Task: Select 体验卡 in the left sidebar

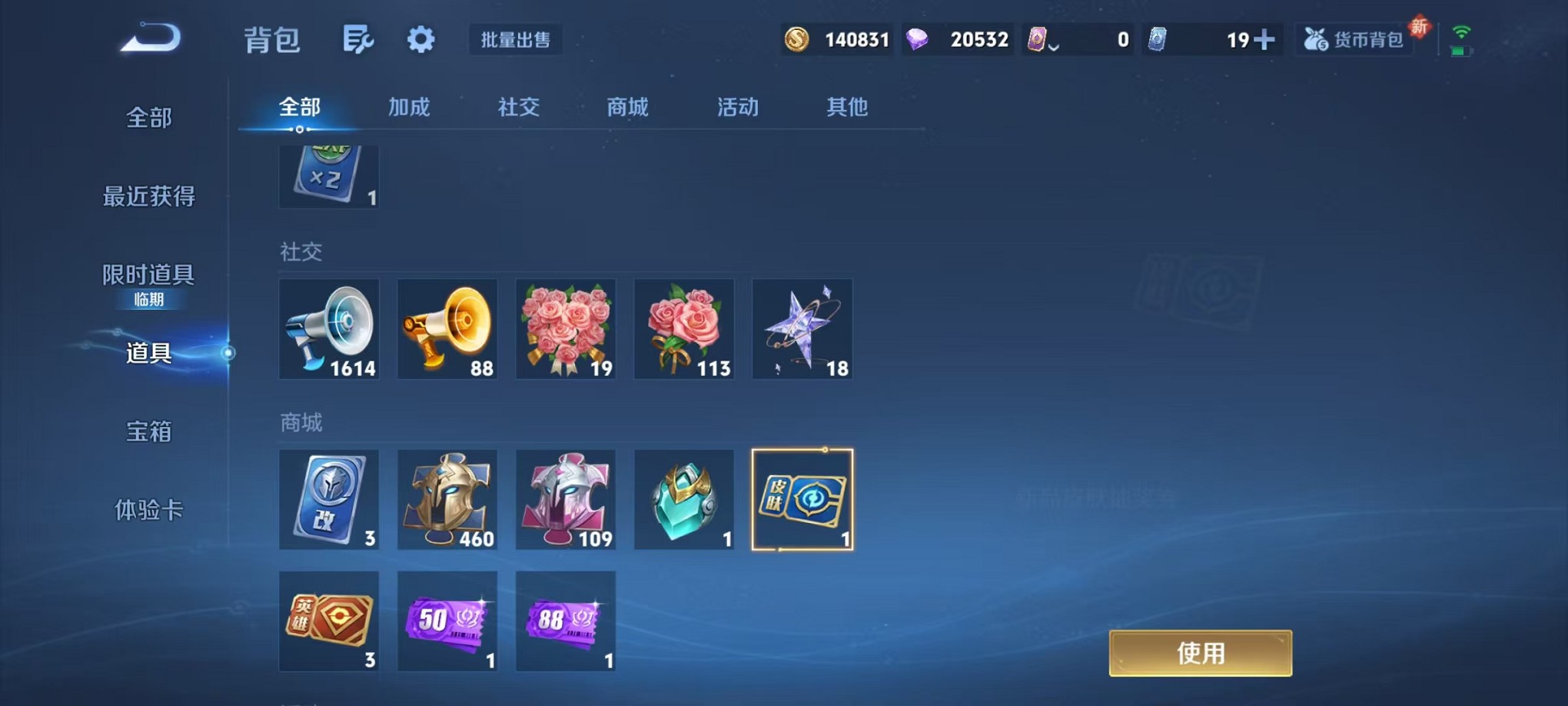Action: coord(148,510)
